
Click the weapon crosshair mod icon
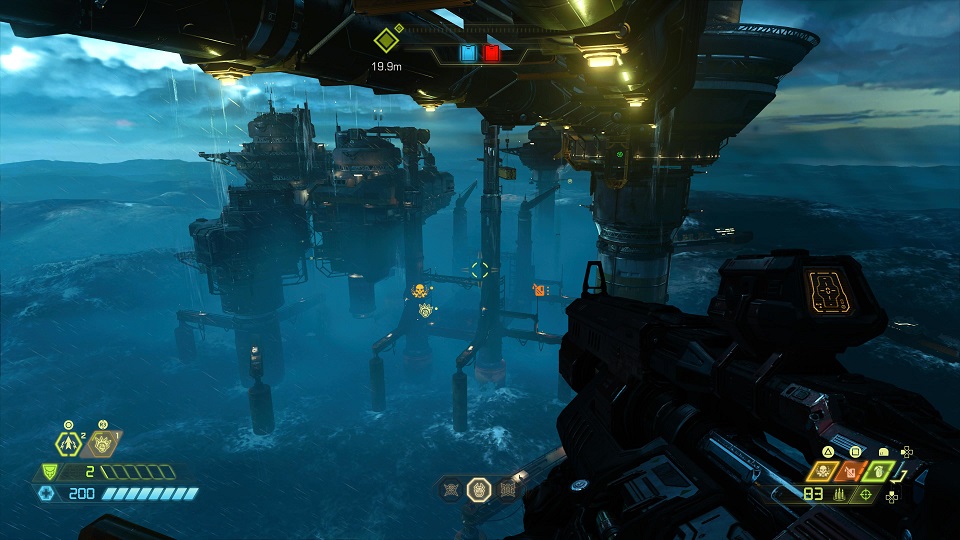[865, 494]
